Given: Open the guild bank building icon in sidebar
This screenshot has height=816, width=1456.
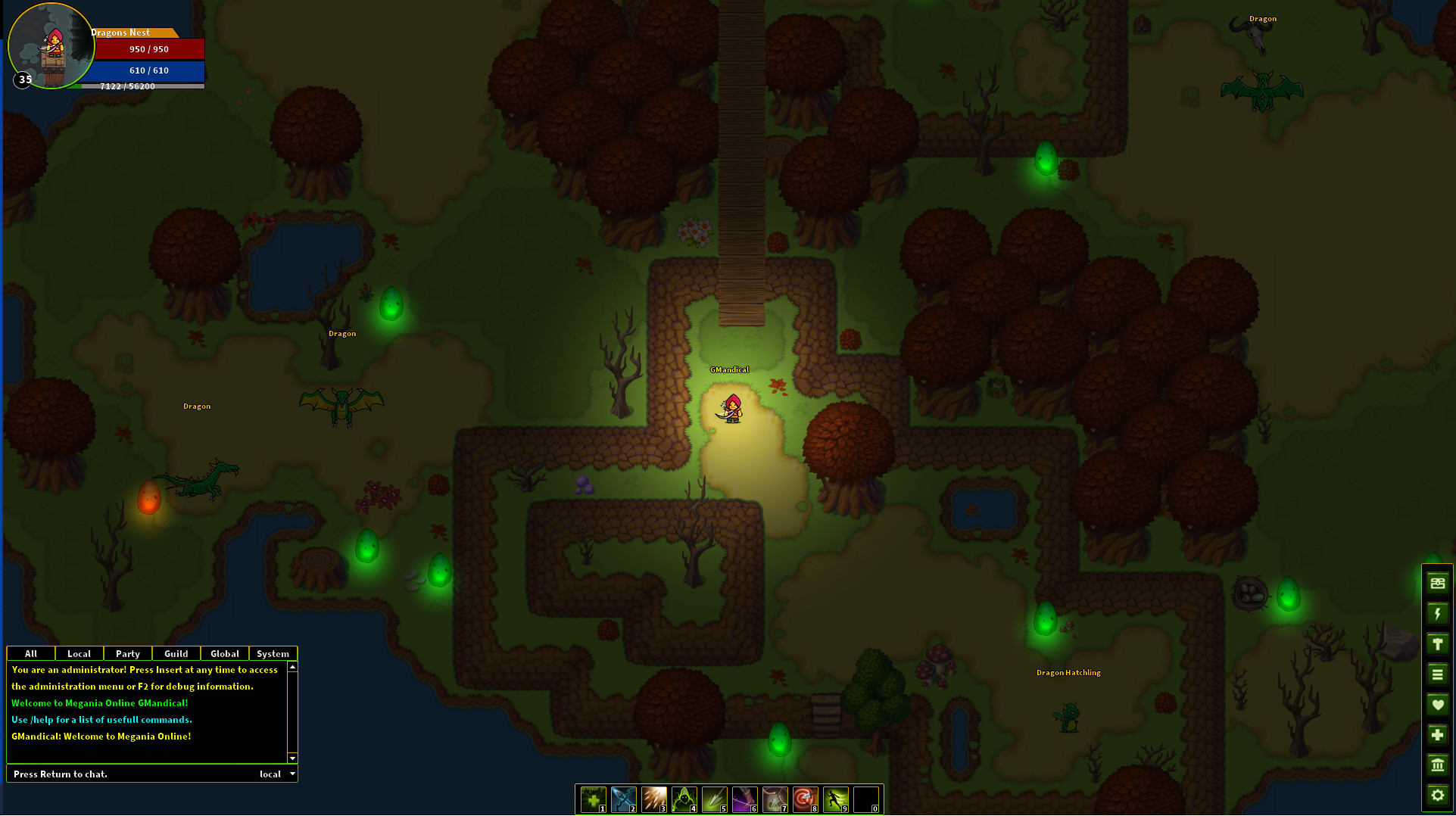Looking at the screenshot, I should [1437, 765].
